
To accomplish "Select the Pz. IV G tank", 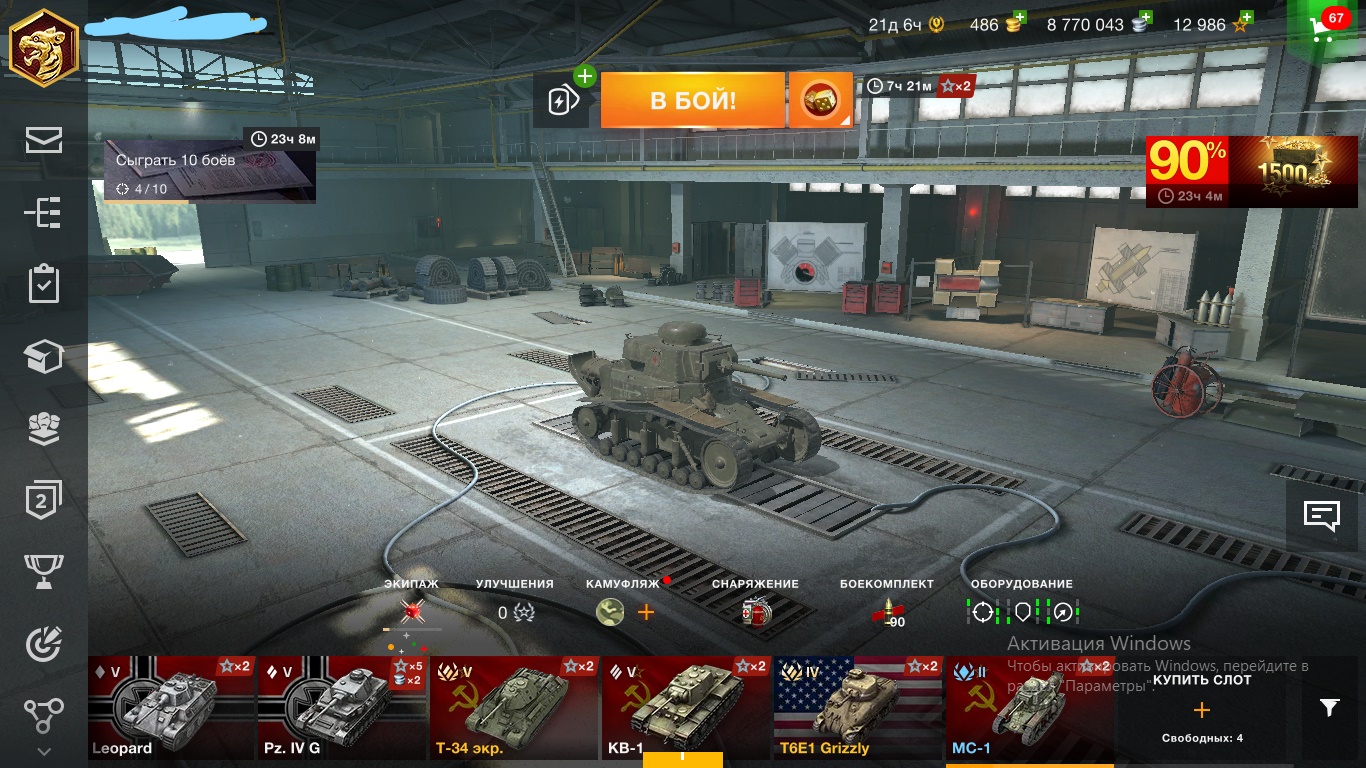I will (x=342, y=708).
